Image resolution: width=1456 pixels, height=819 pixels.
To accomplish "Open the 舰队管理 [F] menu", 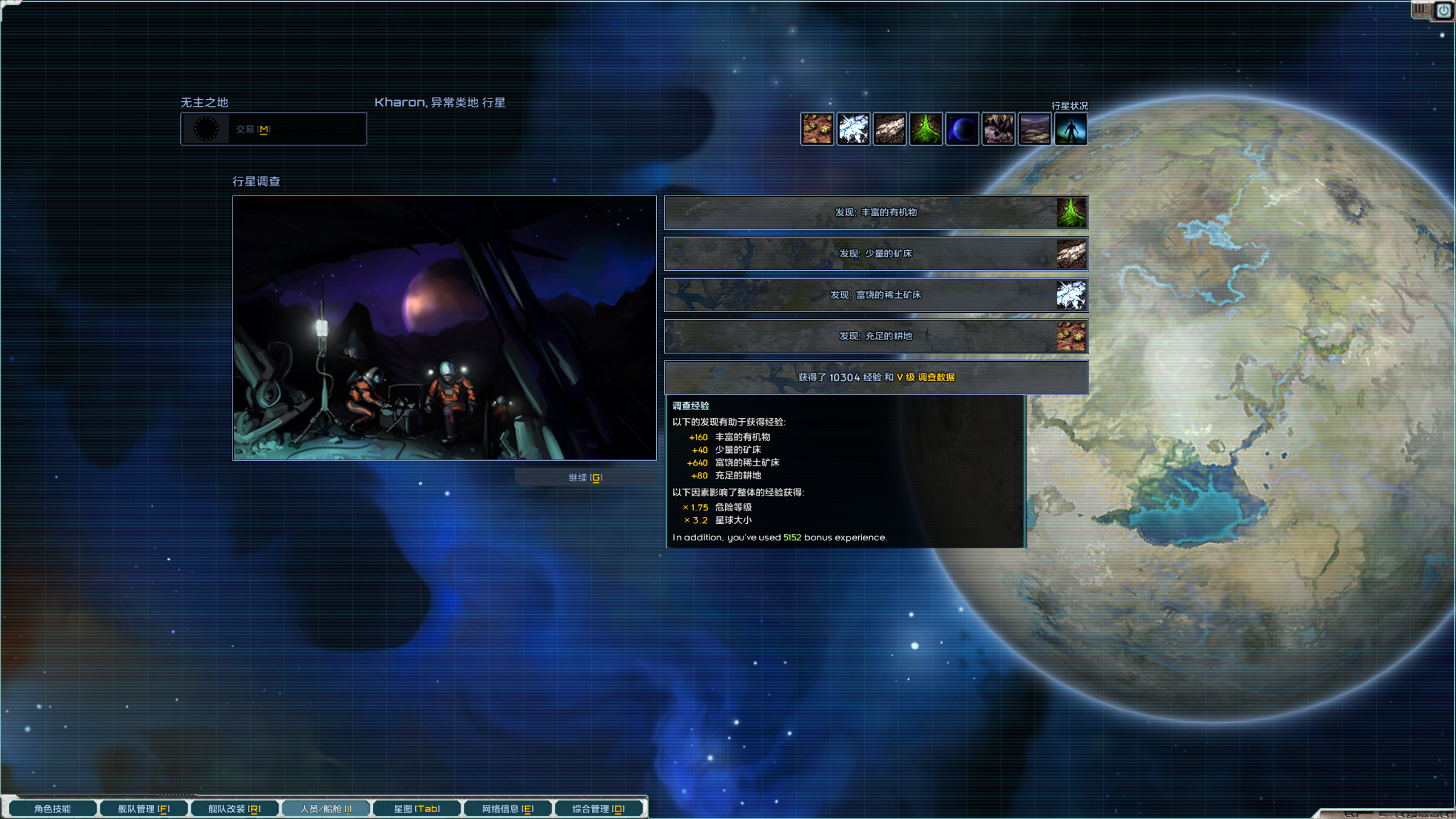I will [x=143, y=807].
